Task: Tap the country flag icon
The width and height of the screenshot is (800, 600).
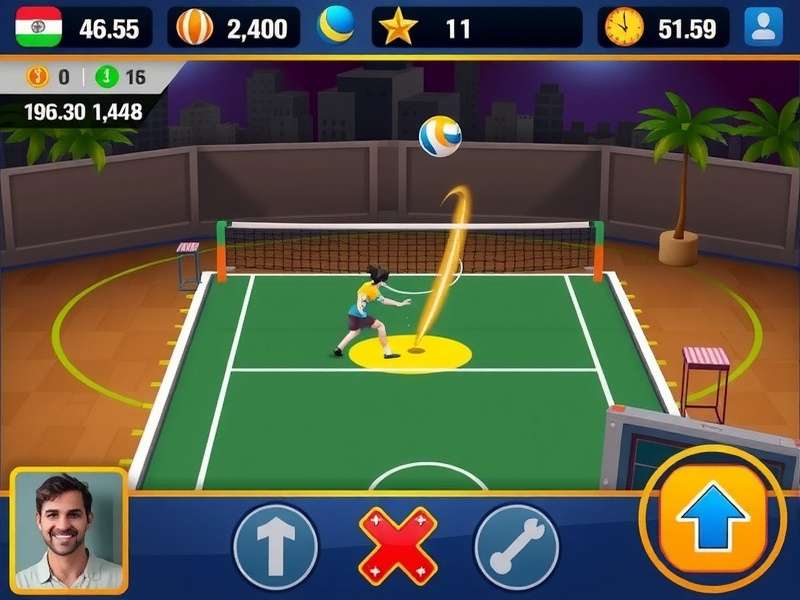Action: coord(38,27)
